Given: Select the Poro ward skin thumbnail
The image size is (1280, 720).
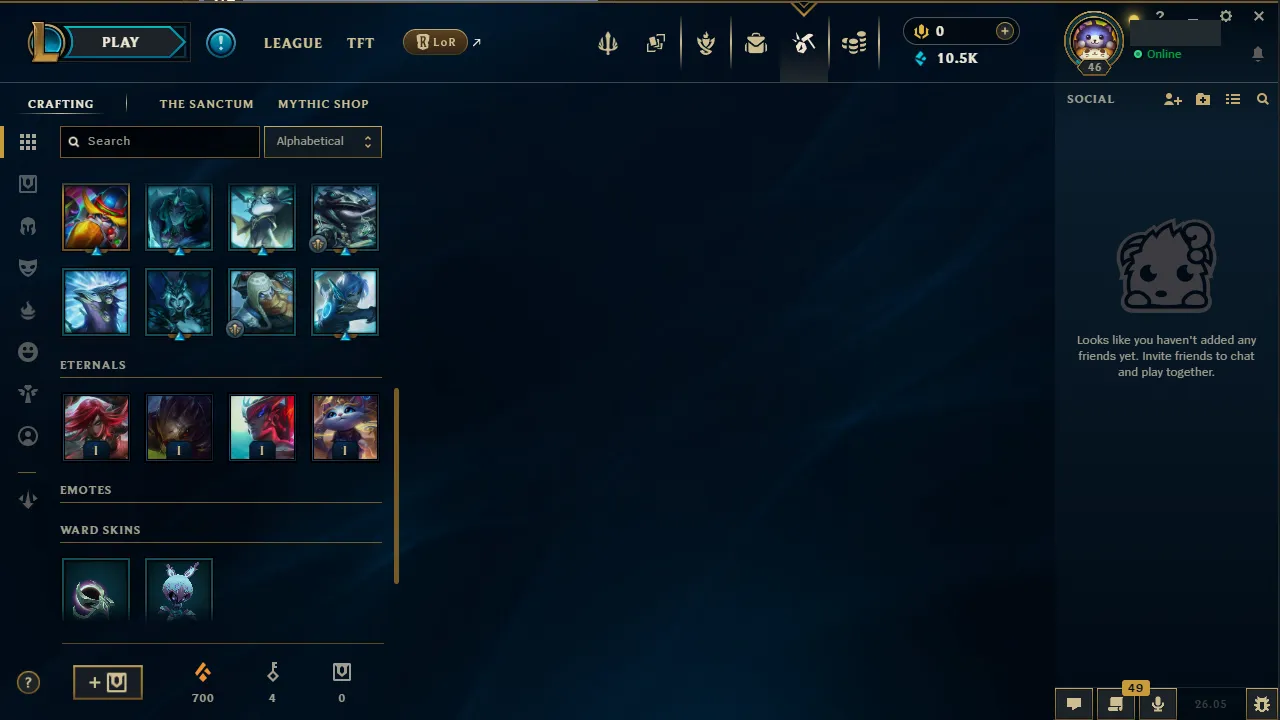Looking at the screenshot, I should pyautogui.click(x=179, y=590).
